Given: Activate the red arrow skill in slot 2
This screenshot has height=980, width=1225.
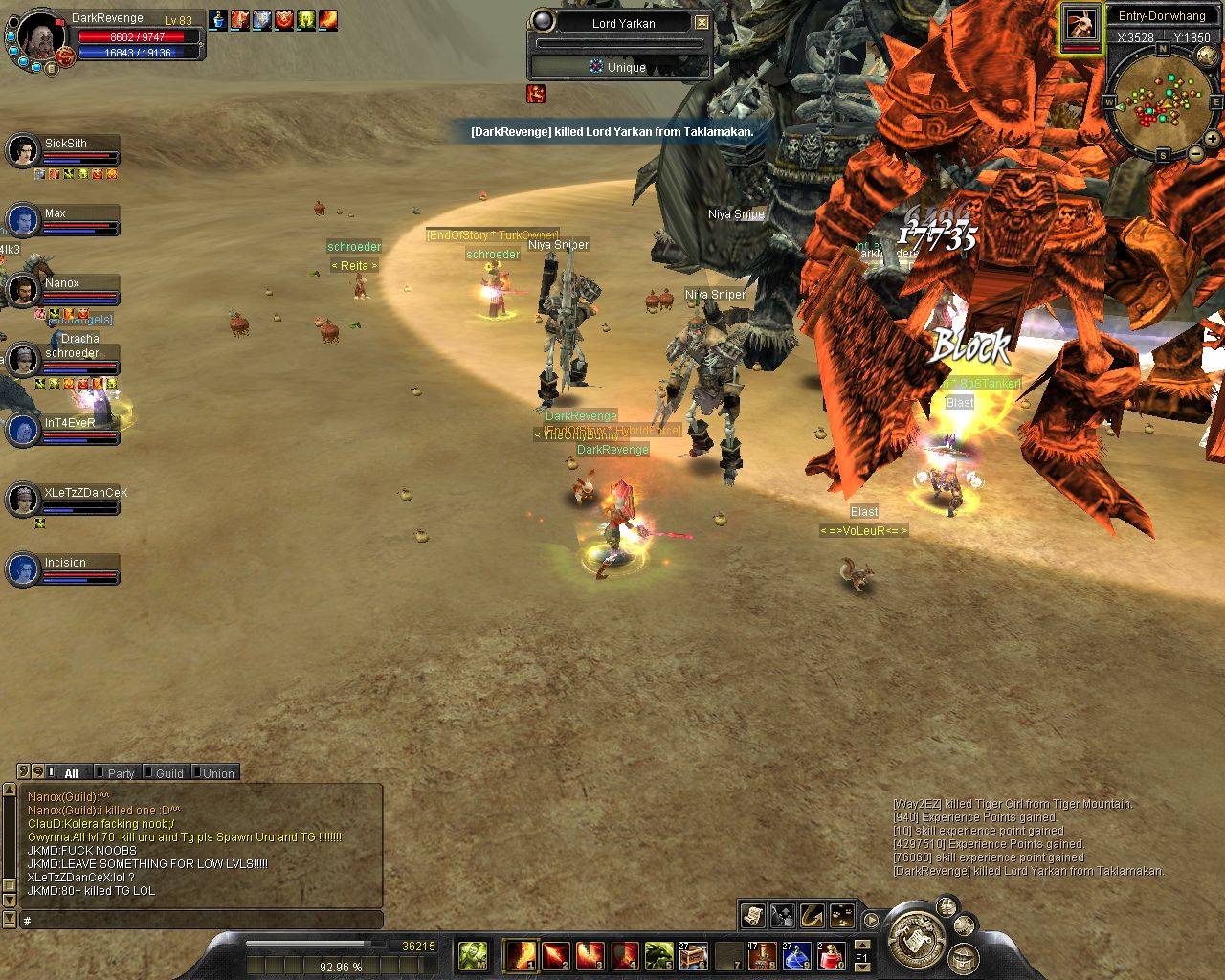Looking at the screenshot, I should point(556,955).
